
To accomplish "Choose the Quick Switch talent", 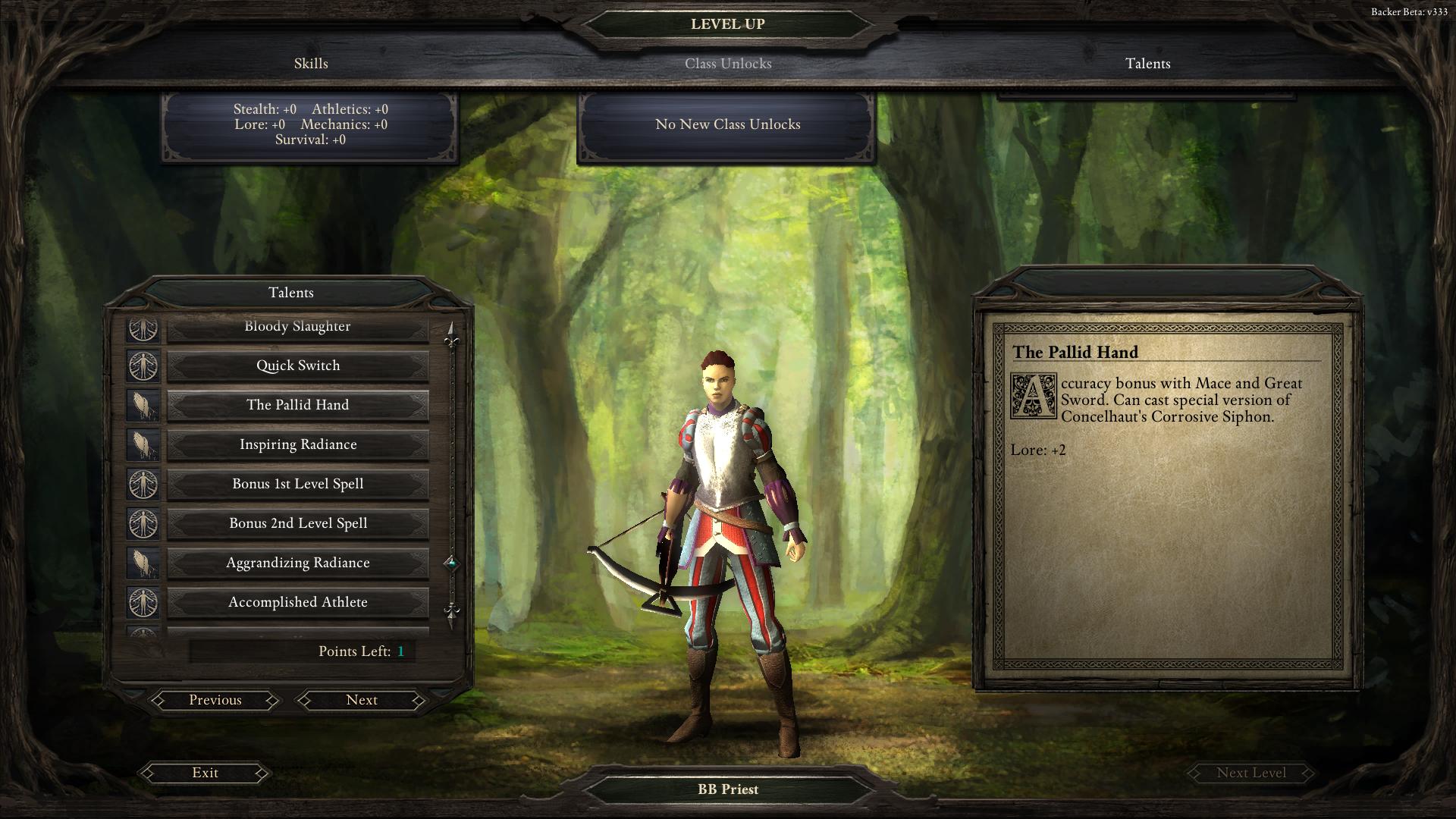I will (297, 366).
